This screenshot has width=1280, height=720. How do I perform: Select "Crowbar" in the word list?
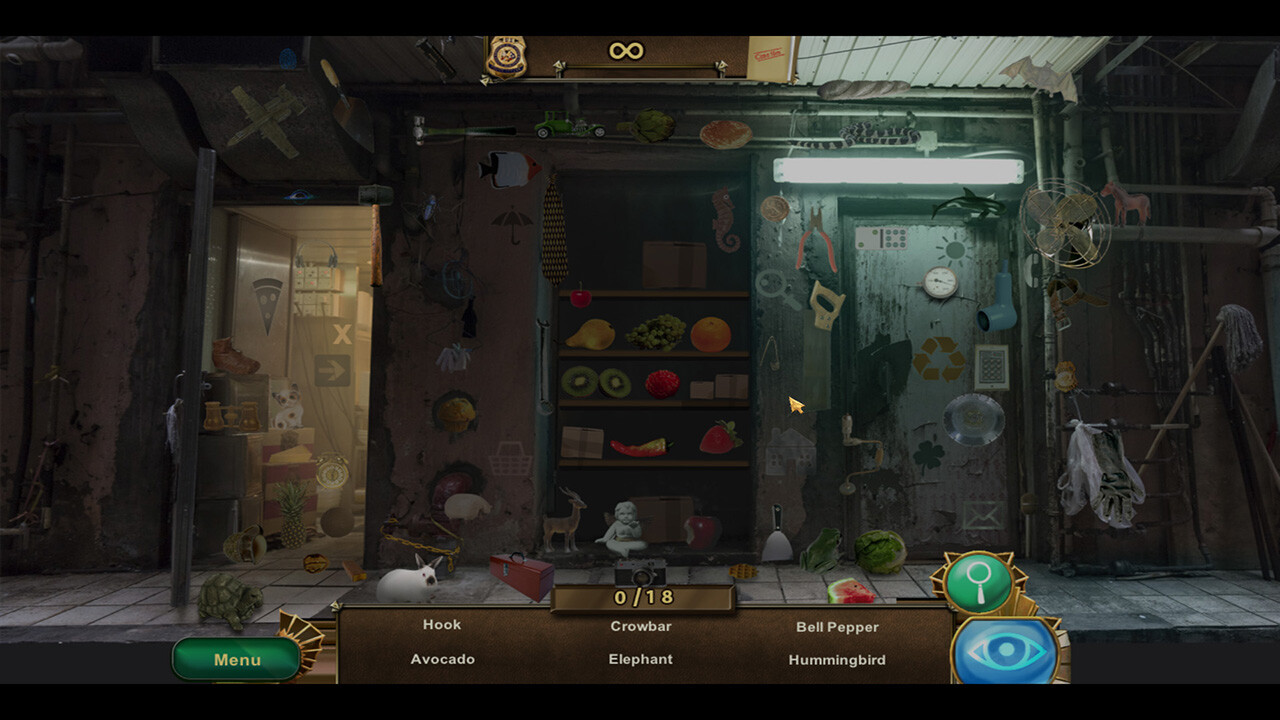[641, 624]
